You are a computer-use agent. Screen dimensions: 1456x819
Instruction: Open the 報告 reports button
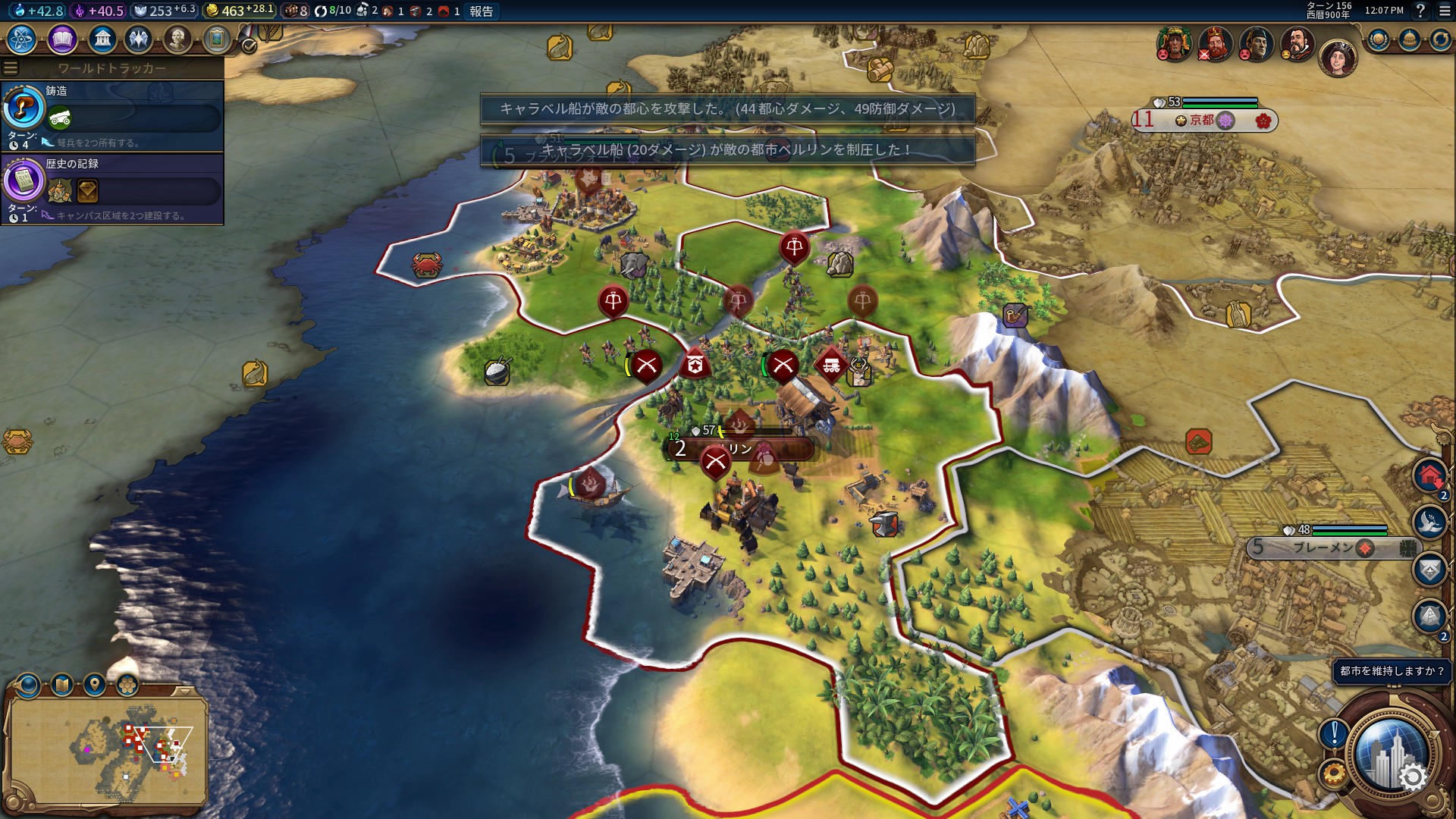[x=481, y=11]
